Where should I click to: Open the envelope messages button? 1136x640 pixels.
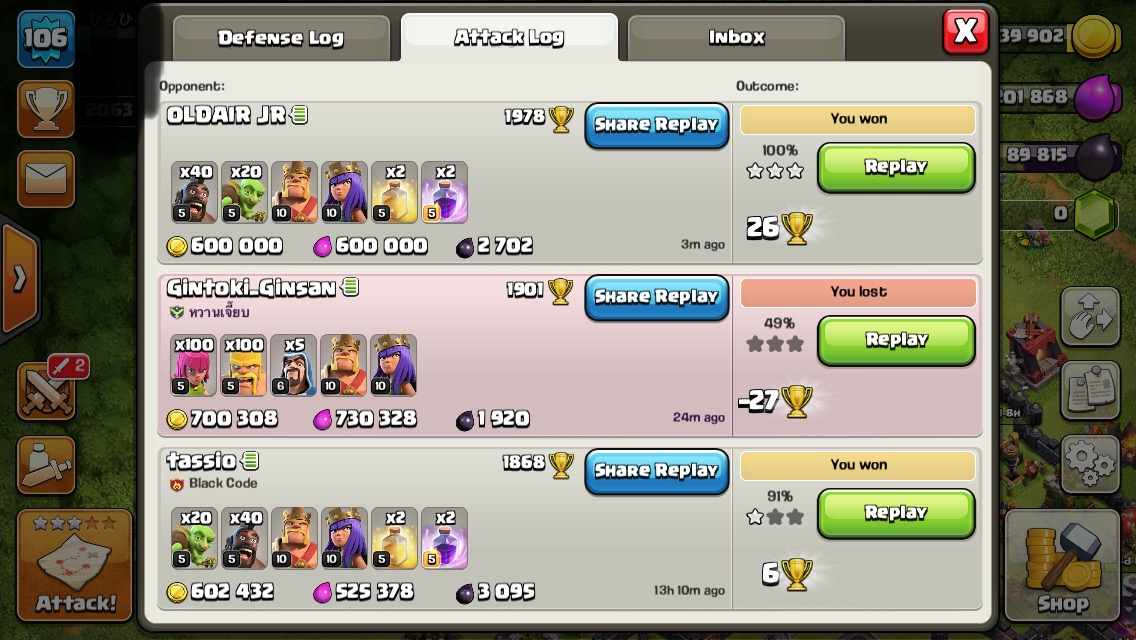[x=46, y=179]
